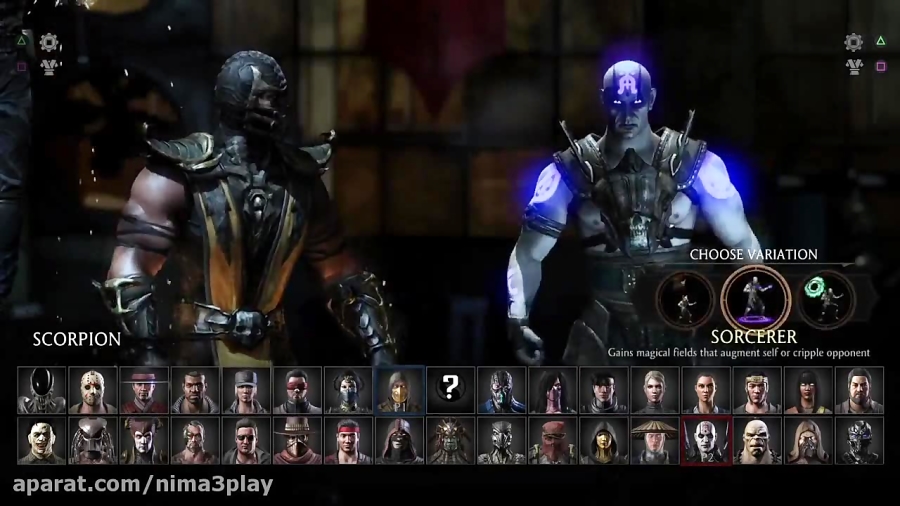Image resolution: width=900 pixels, height=506 pixels.
Task: Select the Sorcerer variation in the center
Action: 756,298
